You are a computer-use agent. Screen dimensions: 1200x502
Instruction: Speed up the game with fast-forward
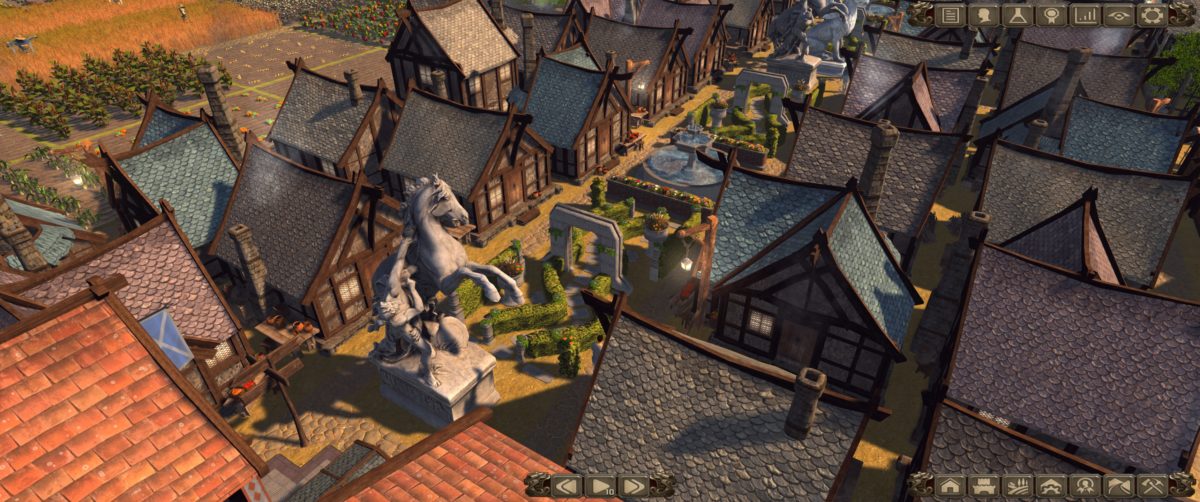[x=633, y=486]
